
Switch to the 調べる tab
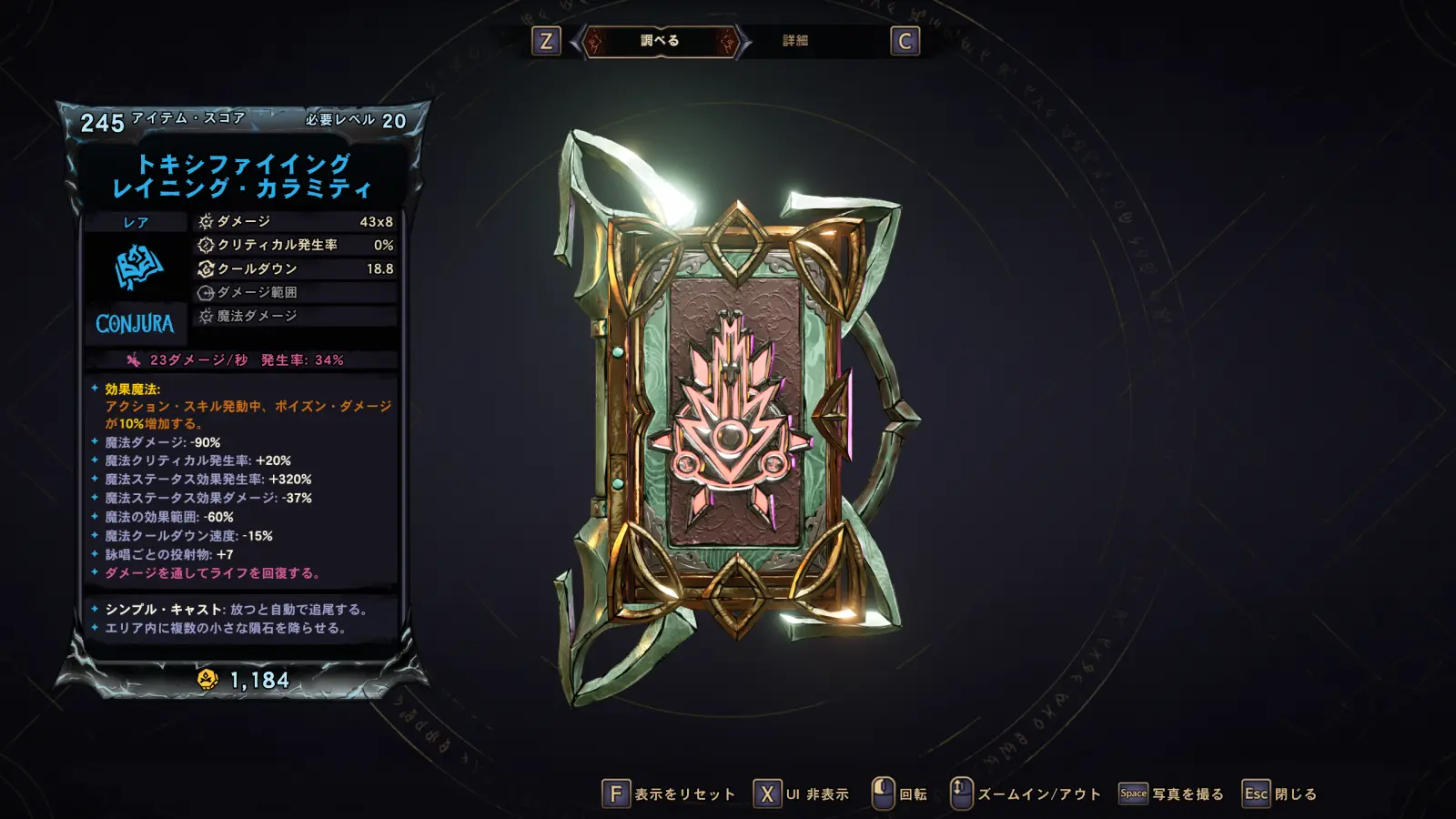pyautogui.click(x=660, y=41)
